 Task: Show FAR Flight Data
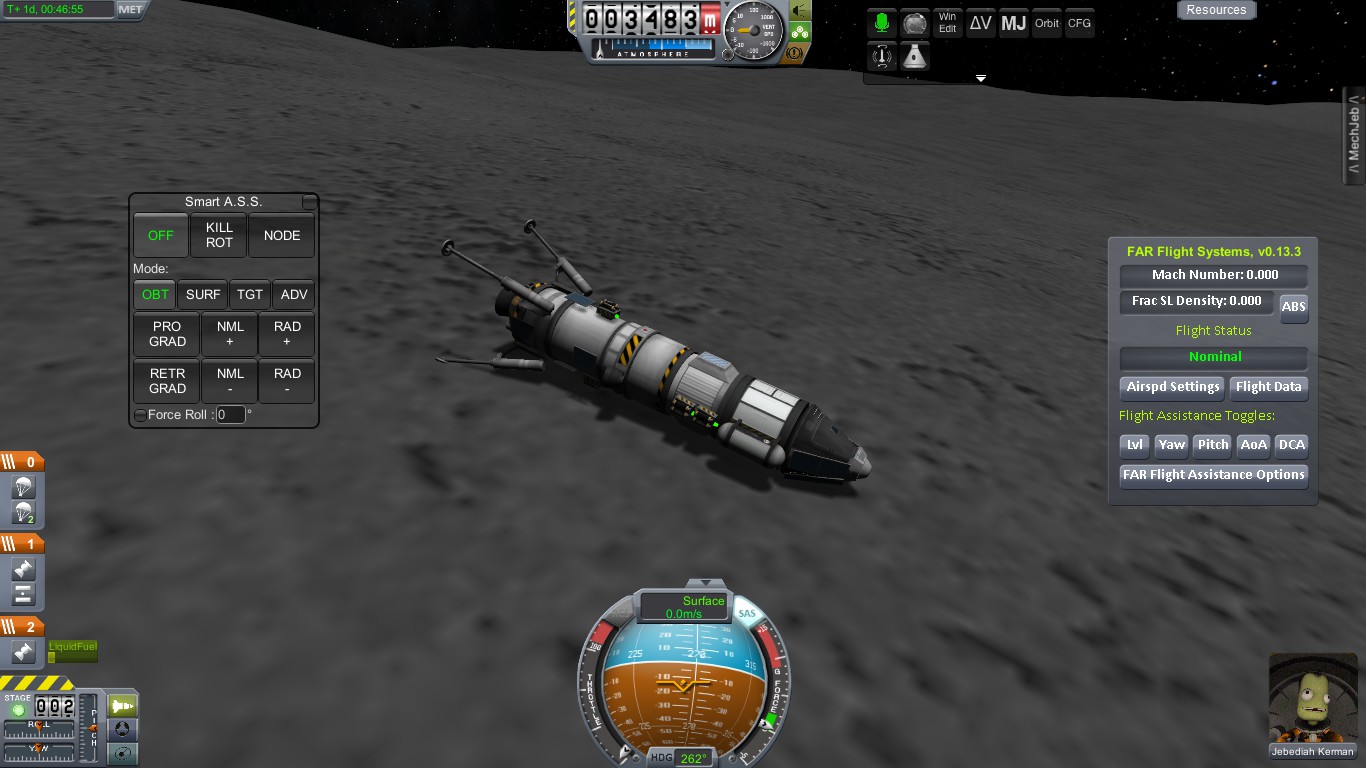1268,387
